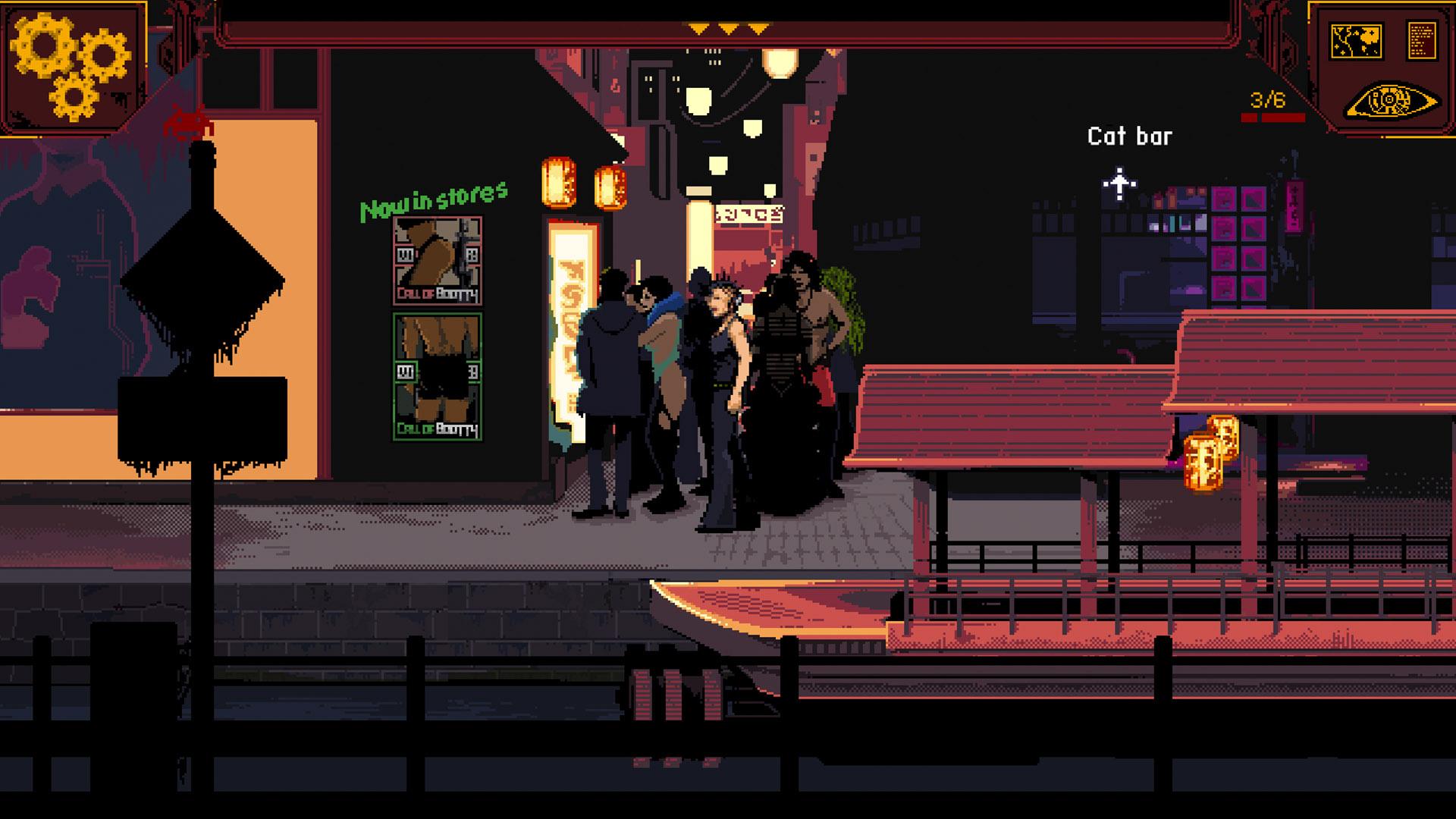Open the notes document icon
The image size is (1456, 819).
click(1422, 41)
